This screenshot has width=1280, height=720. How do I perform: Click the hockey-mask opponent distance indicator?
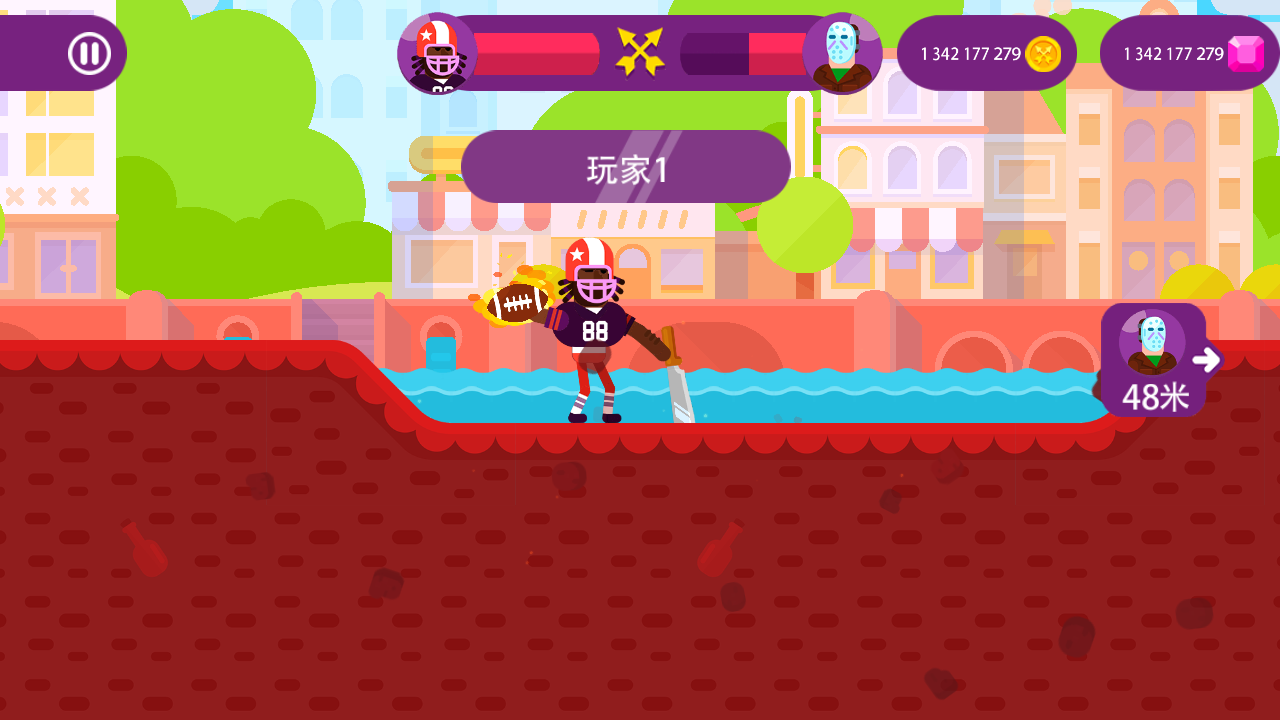click(1155, 360)
